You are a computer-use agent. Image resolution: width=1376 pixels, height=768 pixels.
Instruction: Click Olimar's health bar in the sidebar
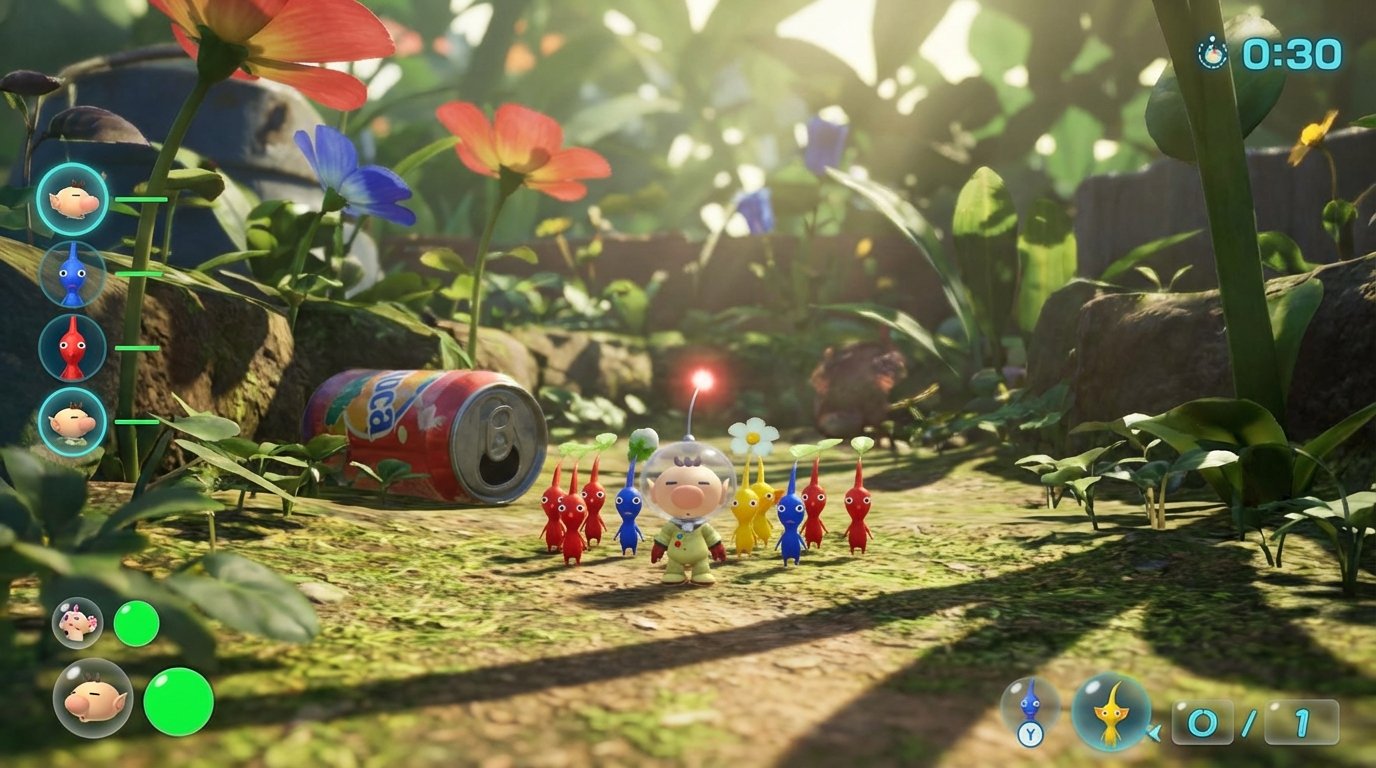[143, 198]
